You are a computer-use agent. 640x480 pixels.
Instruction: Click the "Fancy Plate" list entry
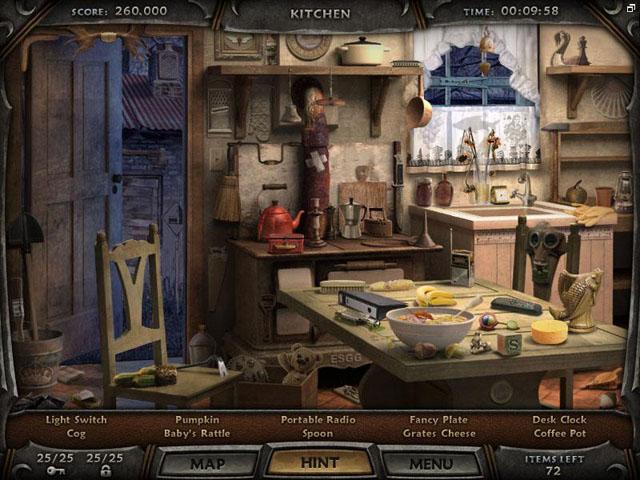point(441,420)
